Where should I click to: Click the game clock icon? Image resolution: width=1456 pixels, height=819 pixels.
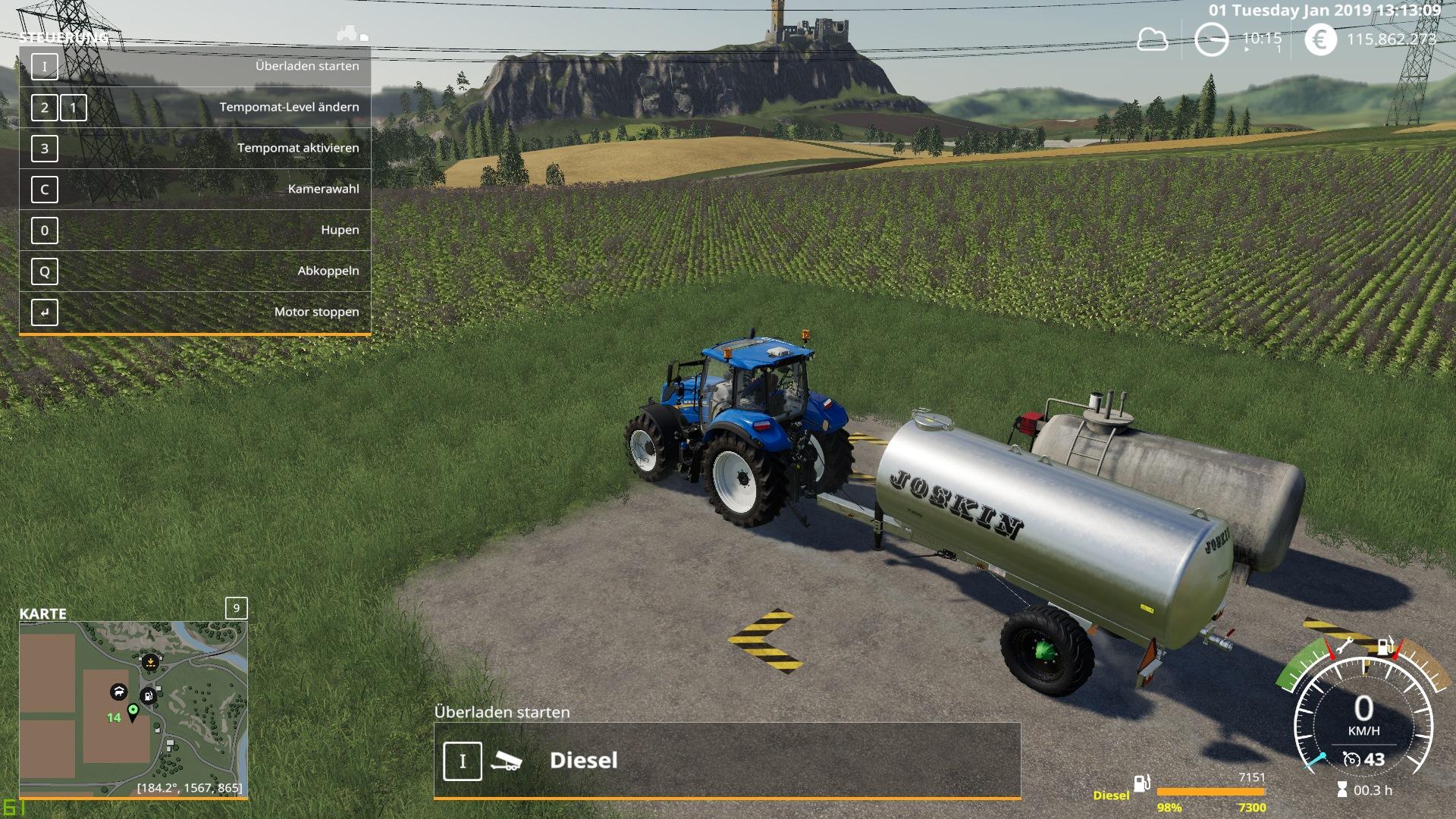pyautogui.click(x=1211, y=39)
